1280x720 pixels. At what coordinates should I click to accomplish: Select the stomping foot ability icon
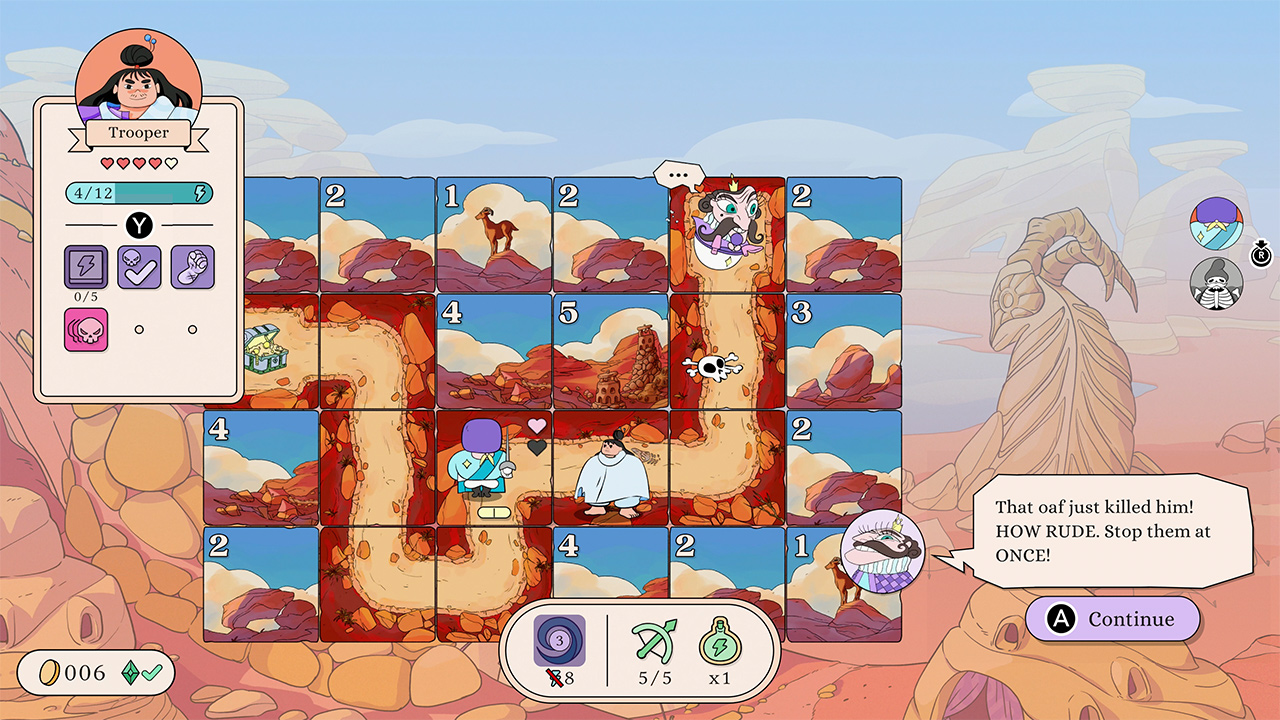[191, 268]
